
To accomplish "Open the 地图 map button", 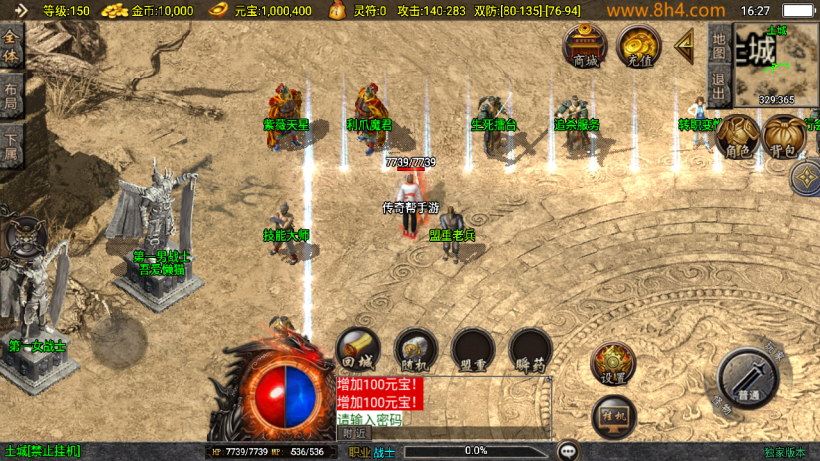I will (x=718, y=42).
